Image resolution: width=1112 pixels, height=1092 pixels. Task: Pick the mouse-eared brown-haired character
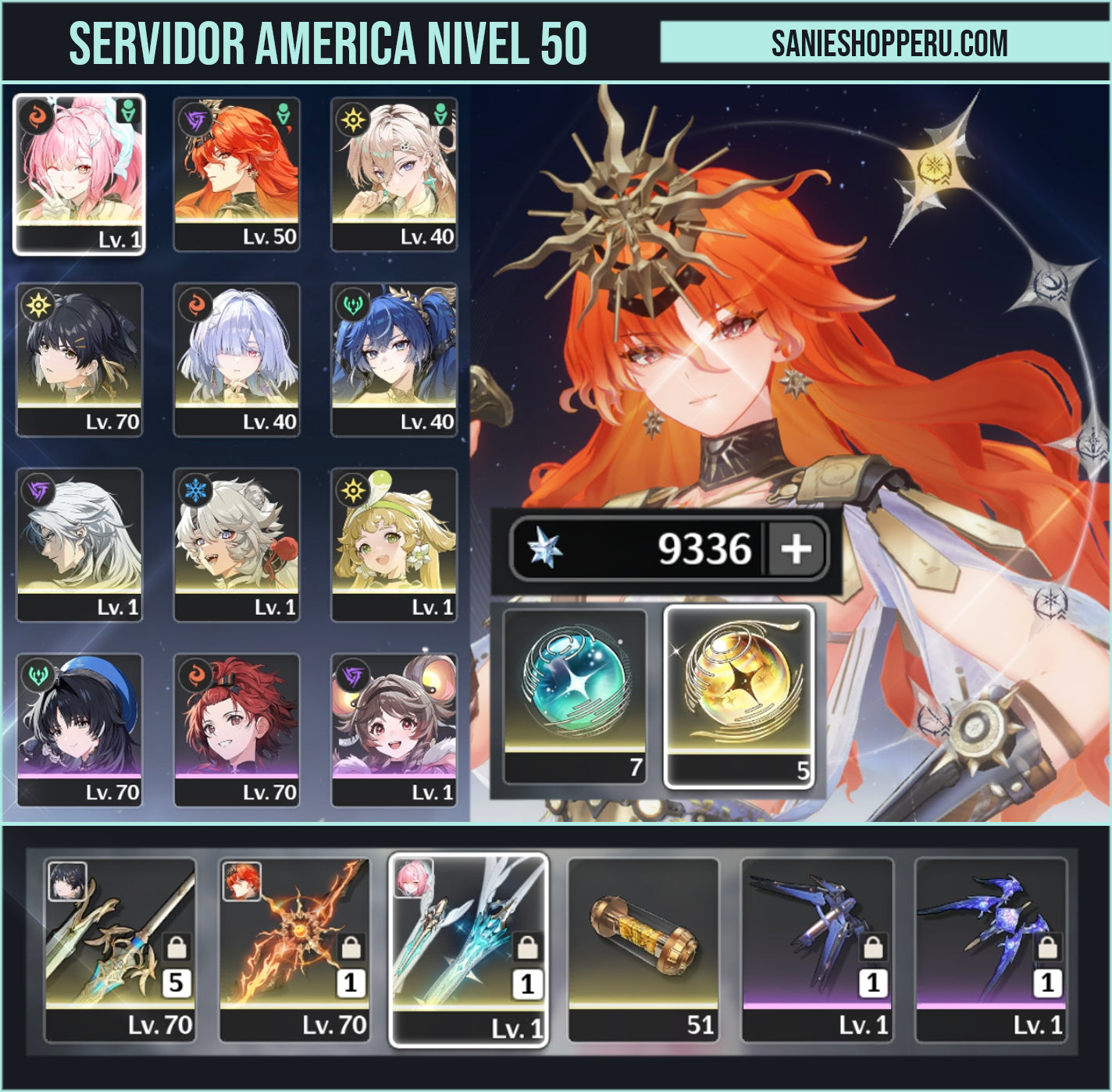[x=394, y=729]
